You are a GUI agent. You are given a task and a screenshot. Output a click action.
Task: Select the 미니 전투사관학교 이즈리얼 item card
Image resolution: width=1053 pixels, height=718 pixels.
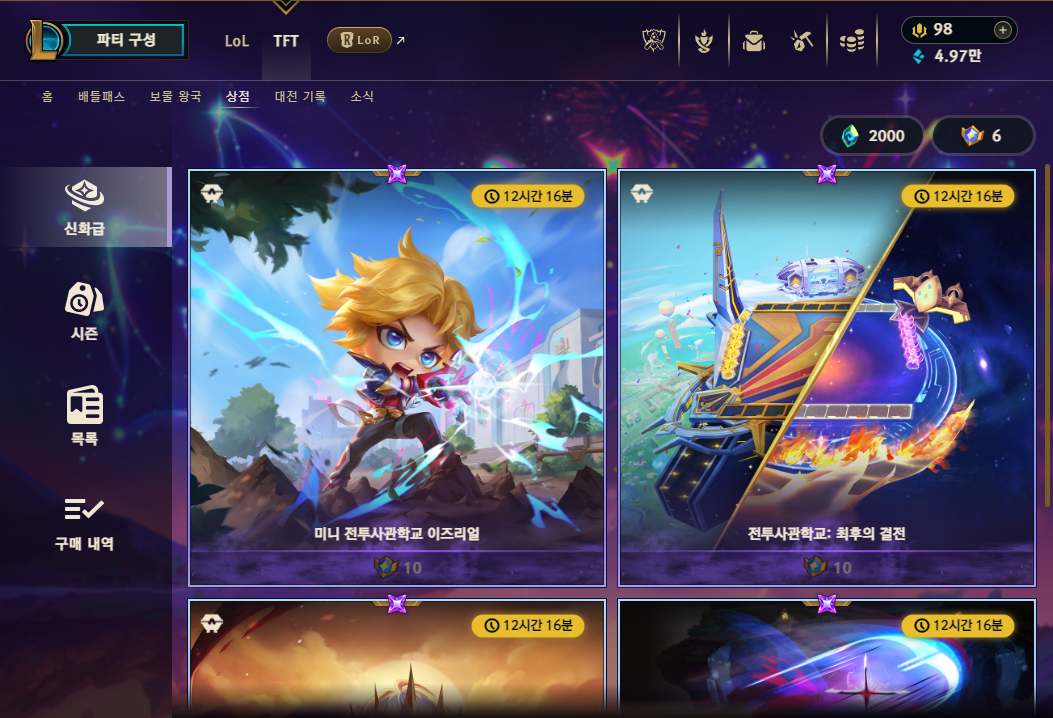(x=397, y=376)
